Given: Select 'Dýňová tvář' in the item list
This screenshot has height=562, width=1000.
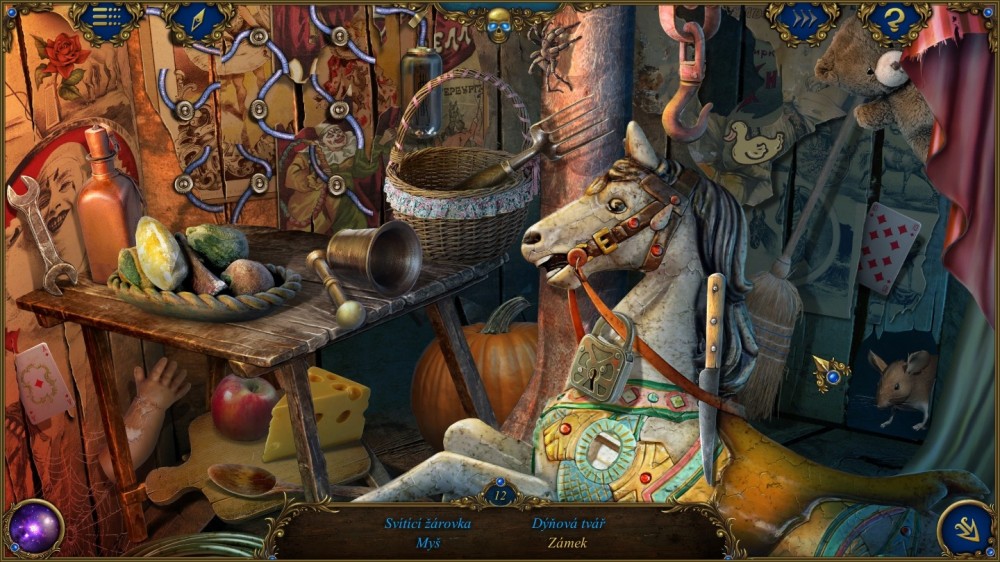Looking at the screenshot, I should 569,523.
